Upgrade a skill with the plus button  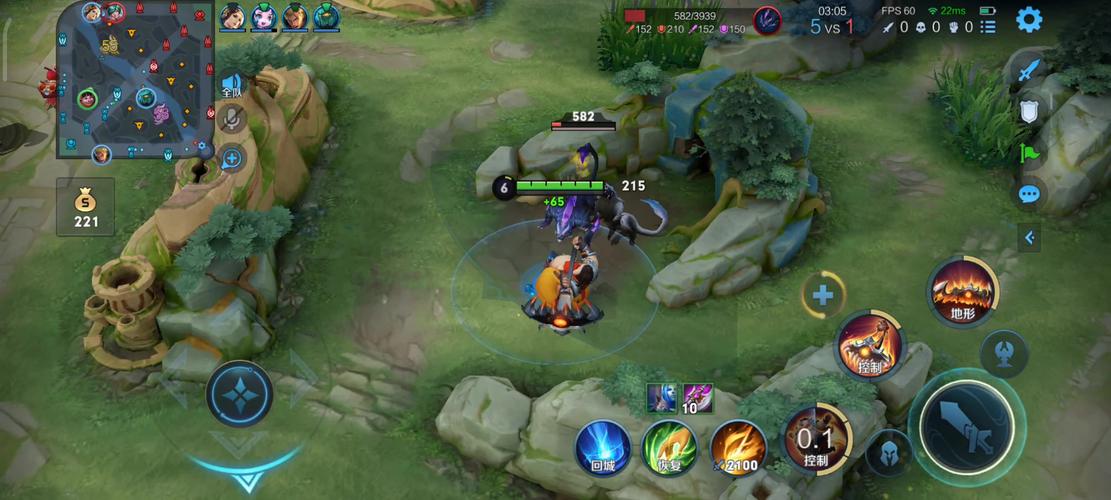click(x=823, y=295)
